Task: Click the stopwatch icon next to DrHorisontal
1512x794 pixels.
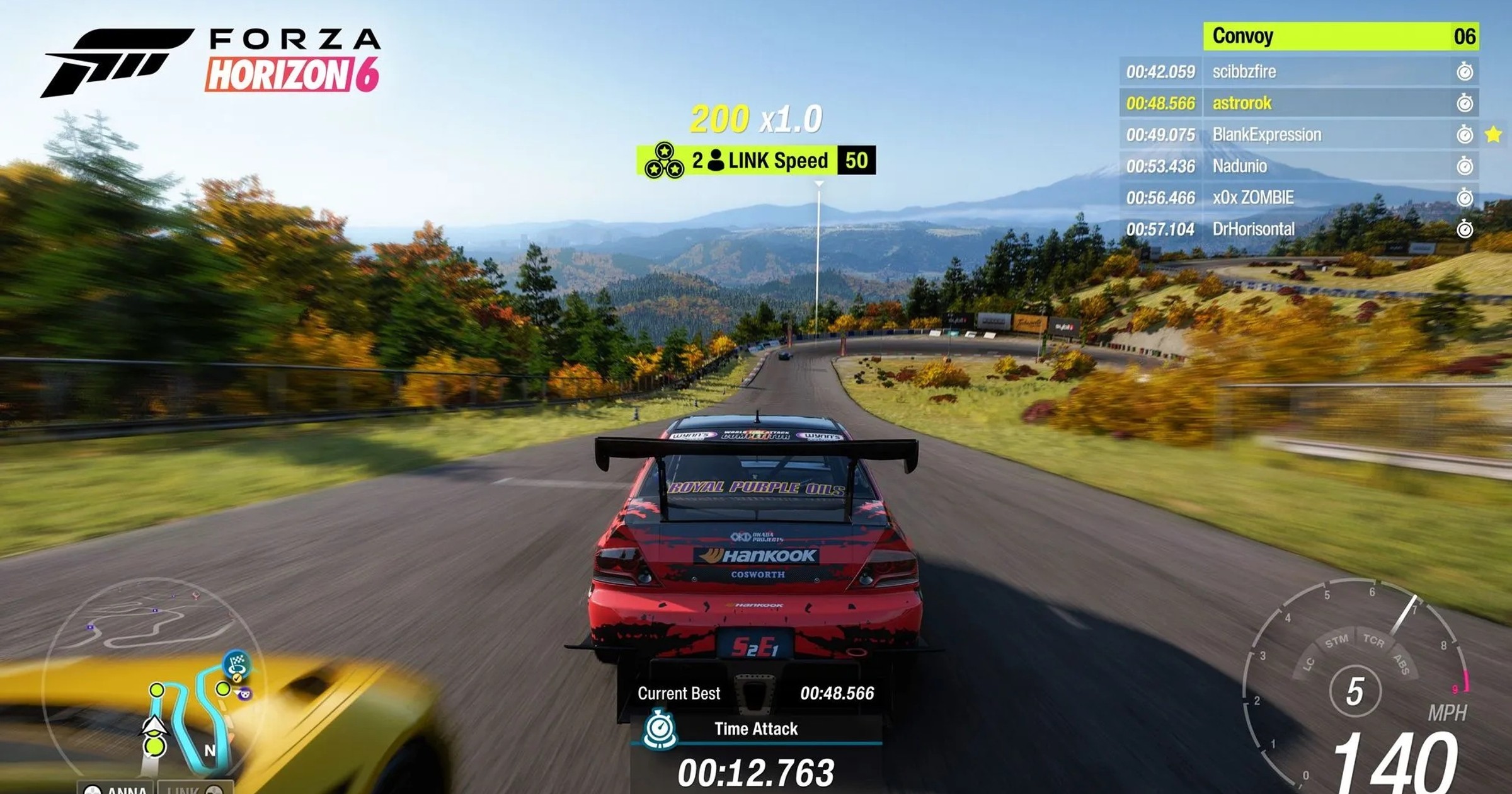Action: coord(1465,228)
